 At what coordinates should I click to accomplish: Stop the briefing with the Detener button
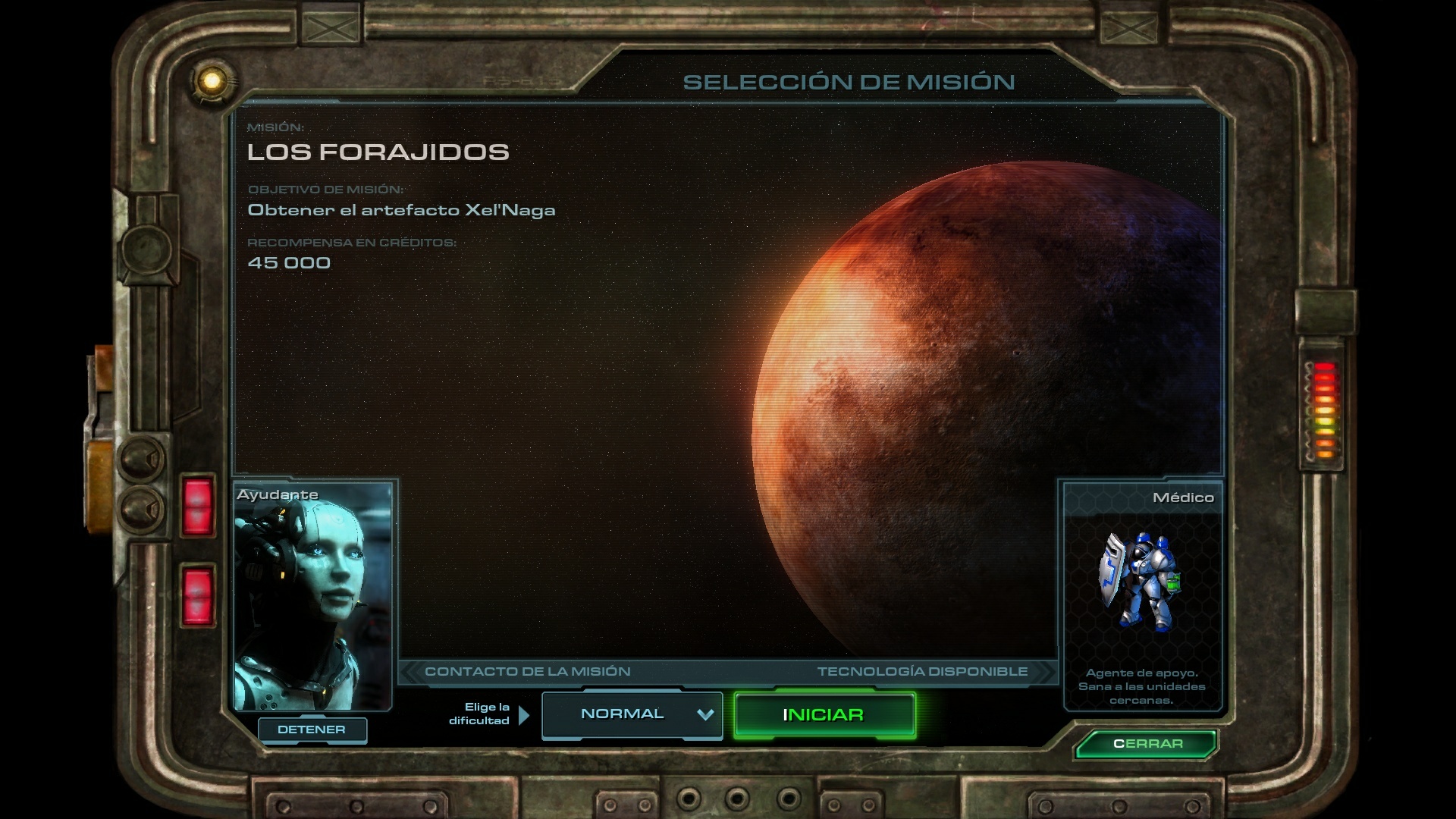click(x=312, y=730)
